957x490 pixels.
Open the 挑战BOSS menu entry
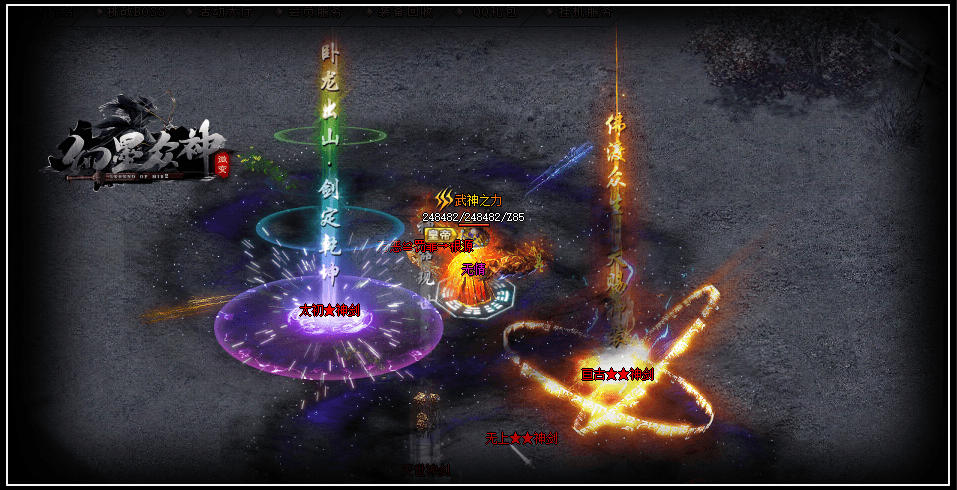(x=135, y=12)
